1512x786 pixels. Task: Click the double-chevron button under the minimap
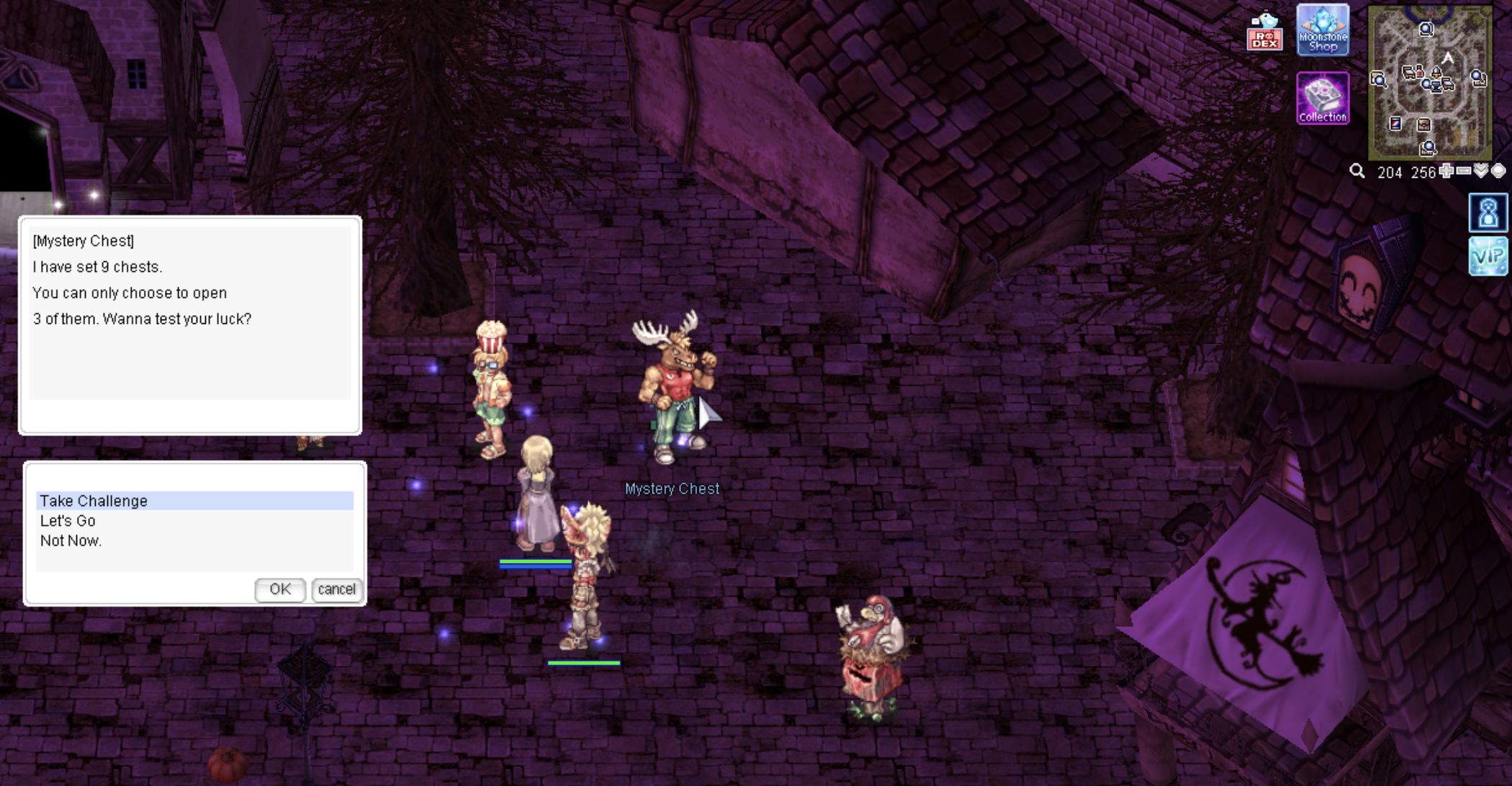click(x=1481, y=171)
